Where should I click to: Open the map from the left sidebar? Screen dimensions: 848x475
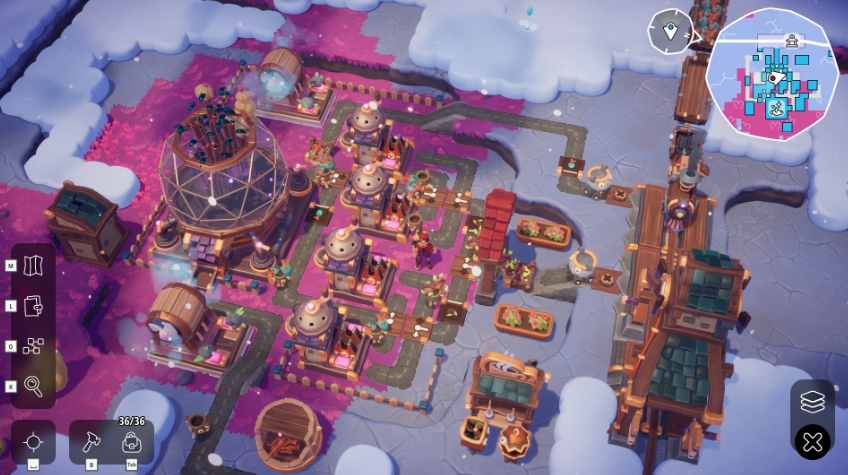(x=34, y=266)
